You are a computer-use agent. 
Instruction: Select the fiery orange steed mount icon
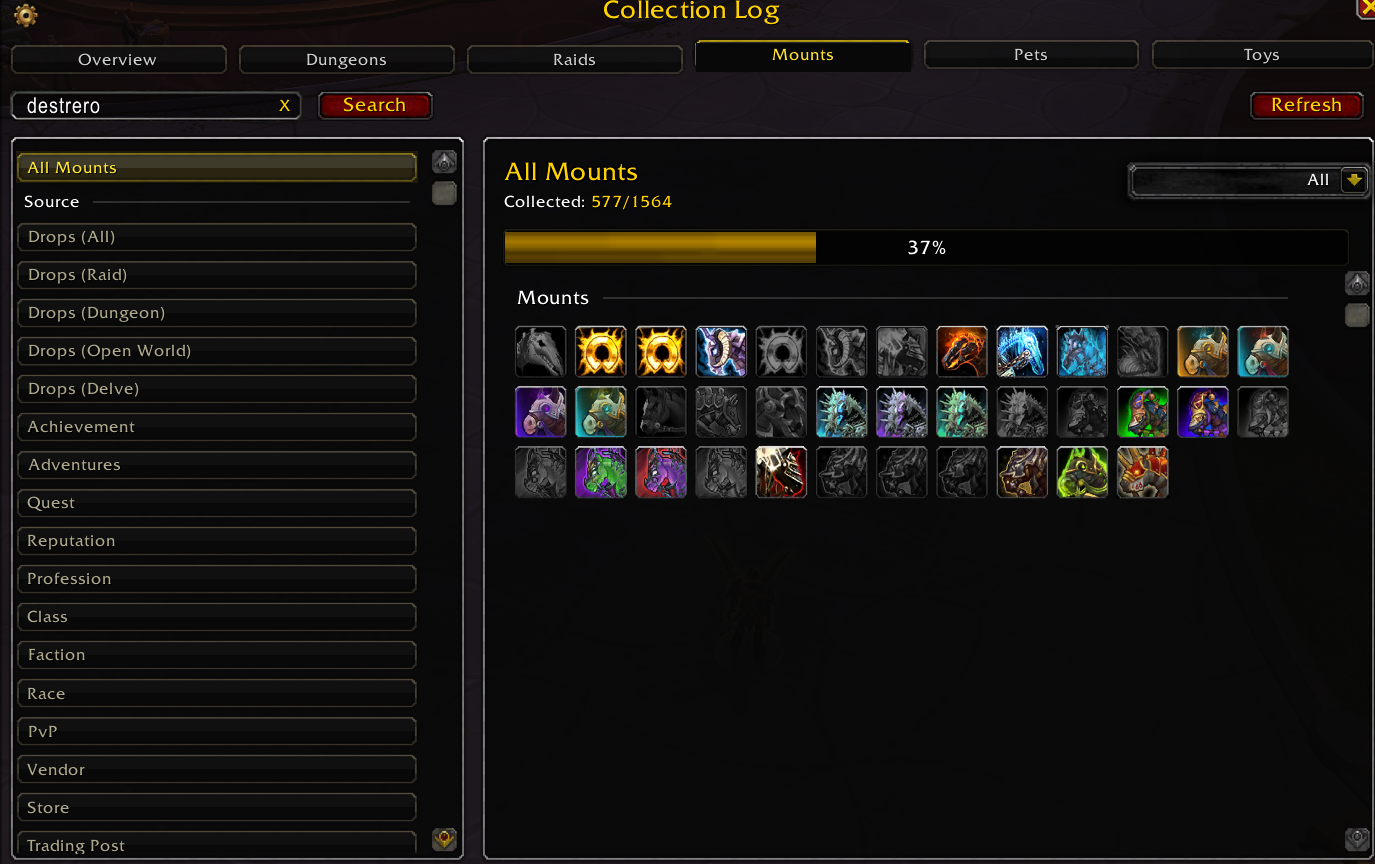pyautogui.click(x=962, y=352)
